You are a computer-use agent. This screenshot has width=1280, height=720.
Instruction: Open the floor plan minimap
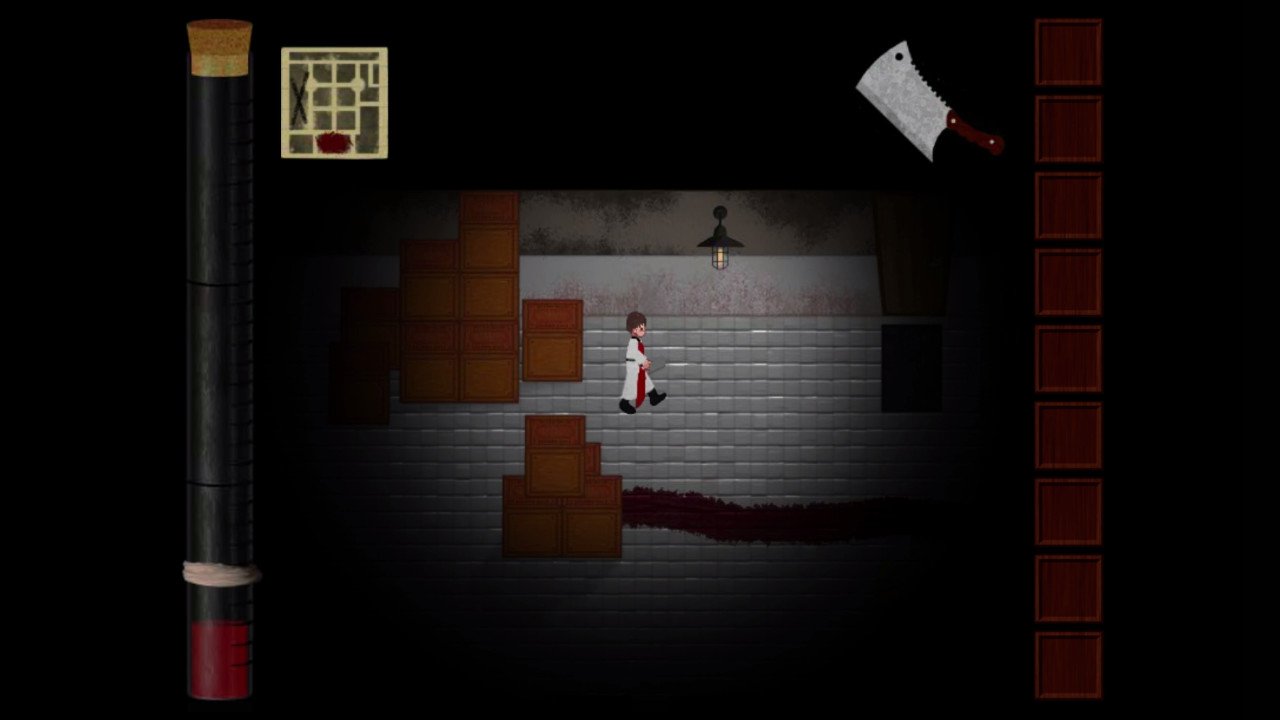[x=334, y=103]
